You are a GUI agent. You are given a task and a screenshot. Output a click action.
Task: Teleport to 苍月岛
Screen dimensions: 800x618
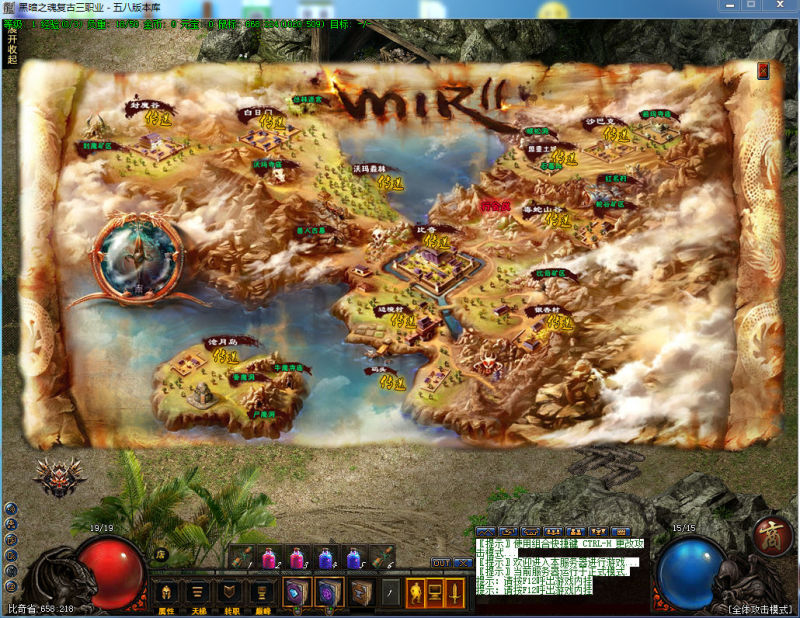pyautogui.click(x=226, y=355)
